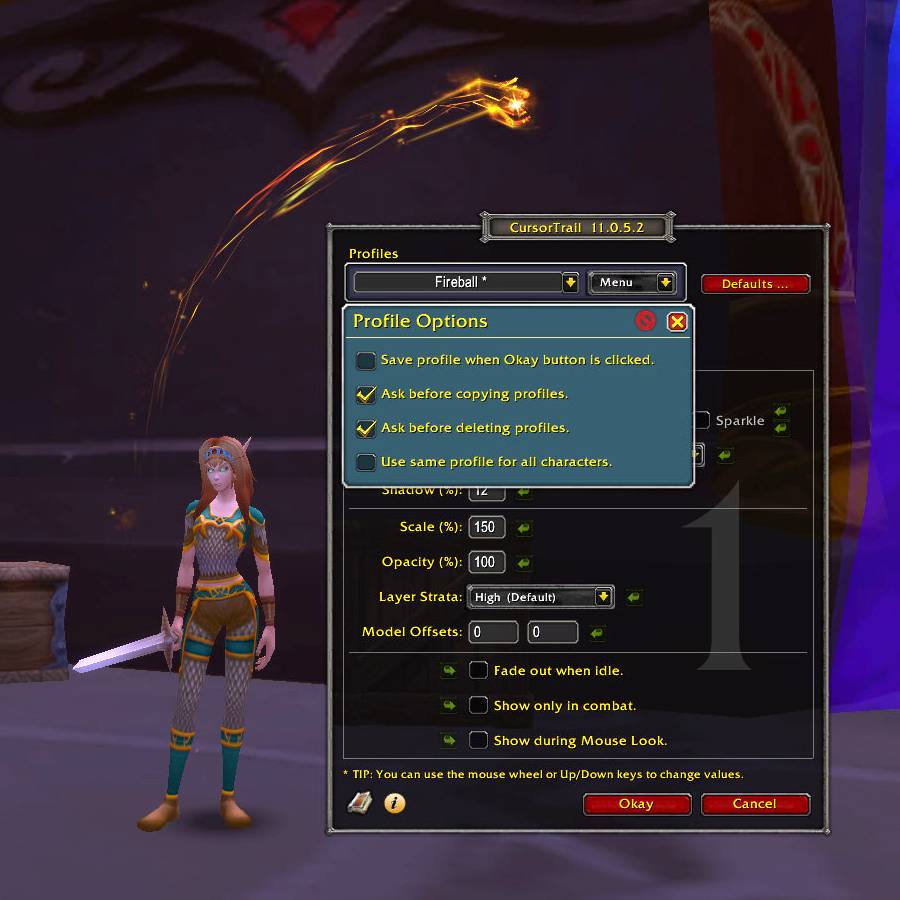Open the profiles Menu dropdown
The height and width of the screenshot is (900, 900).
[665, 283]
